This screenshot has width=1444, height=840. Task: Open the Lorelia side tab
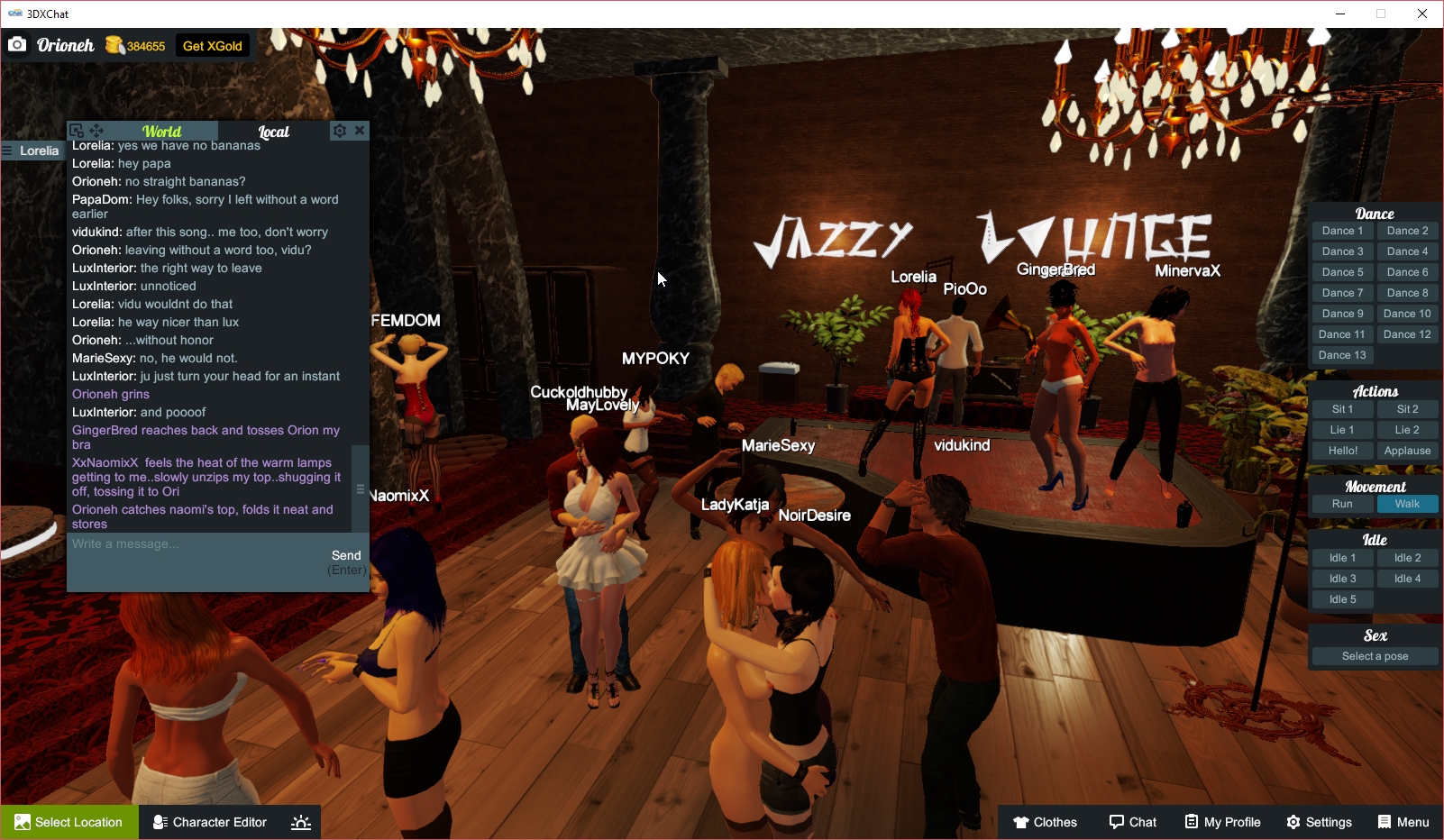click(32, 150)
